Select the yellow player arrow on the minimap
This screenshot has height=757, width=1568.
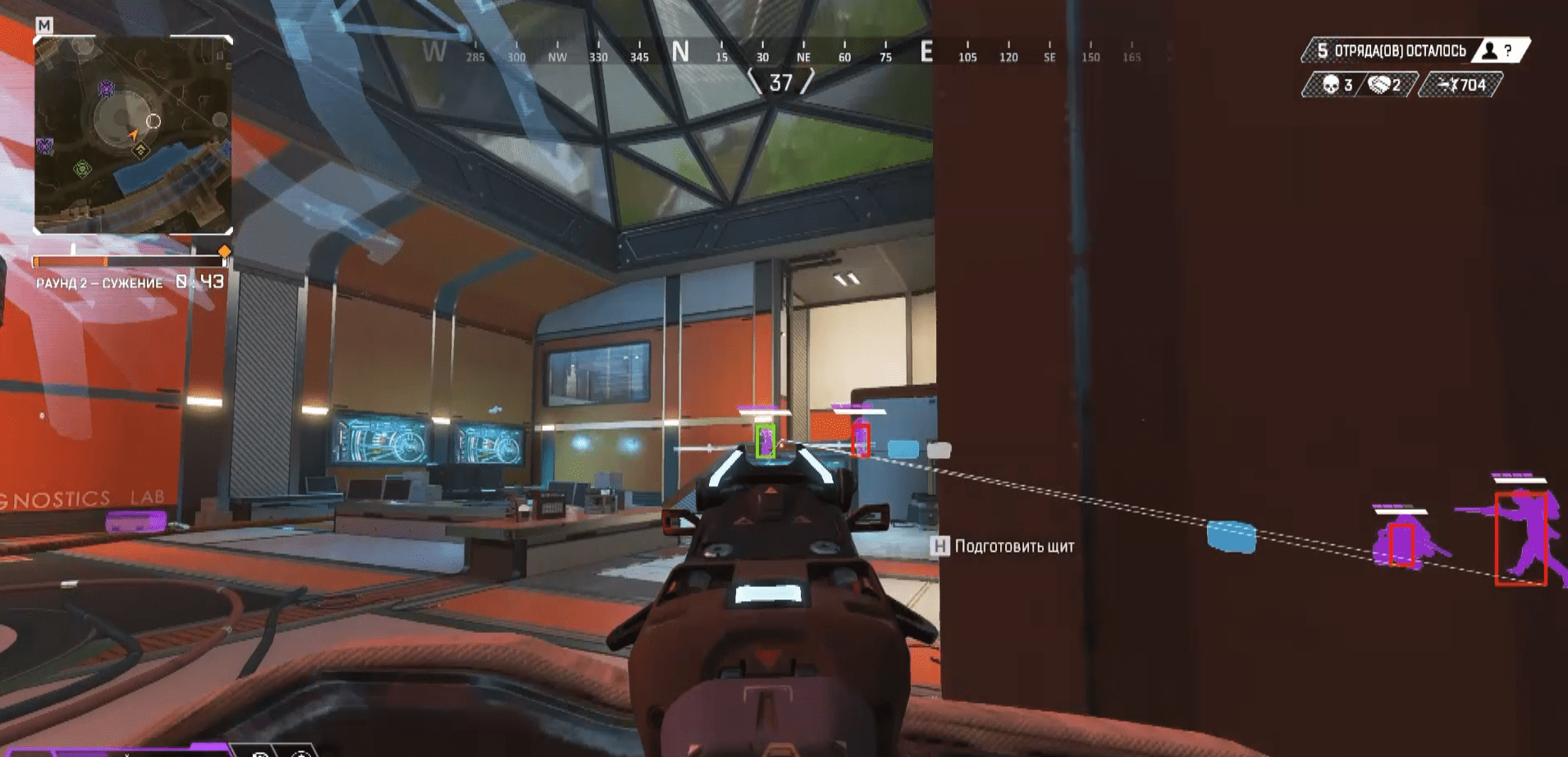pyautogui.click(x=134, y=132)
